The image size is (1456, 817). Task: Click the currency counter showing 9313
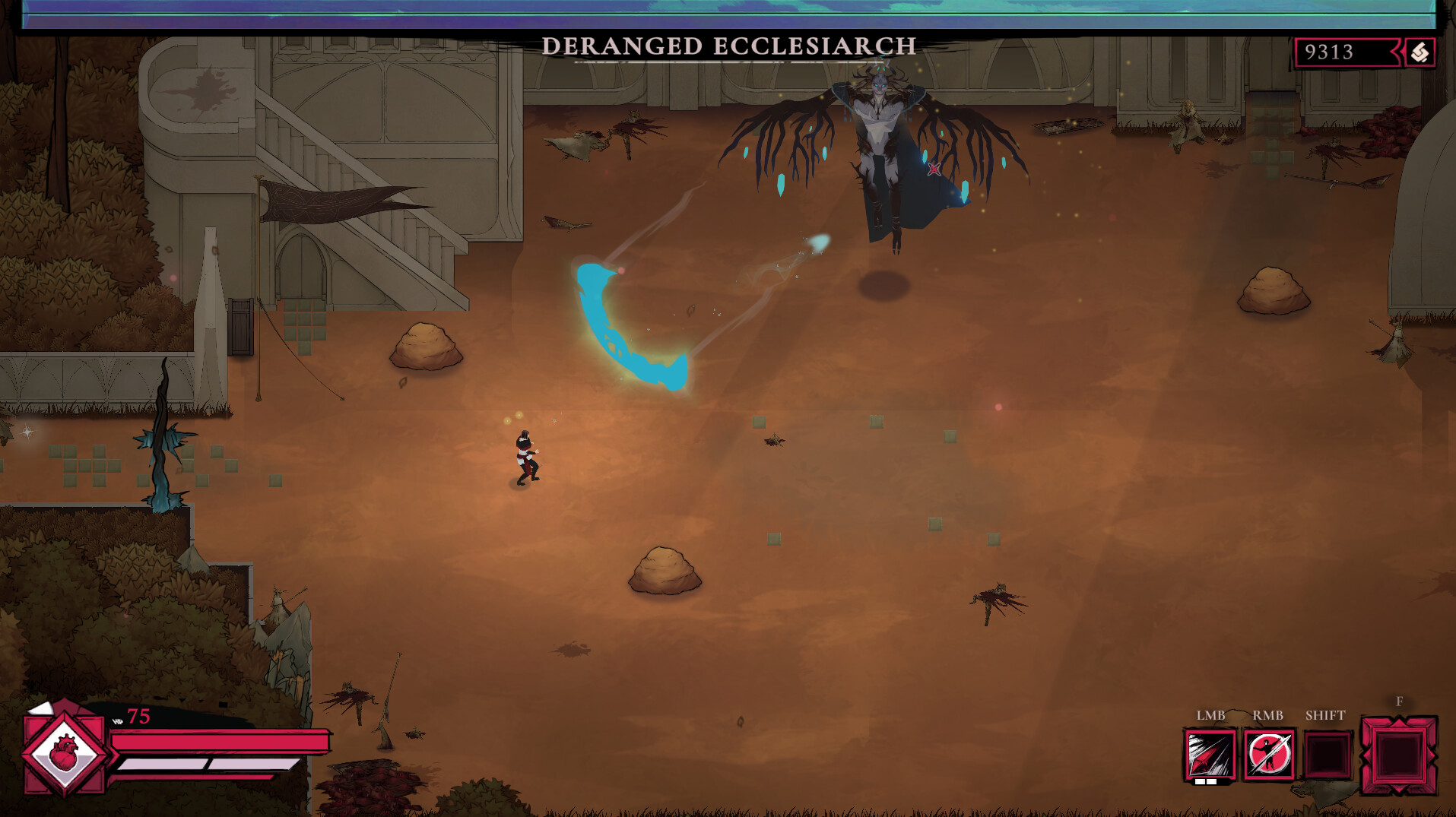tap(1328, 50)
